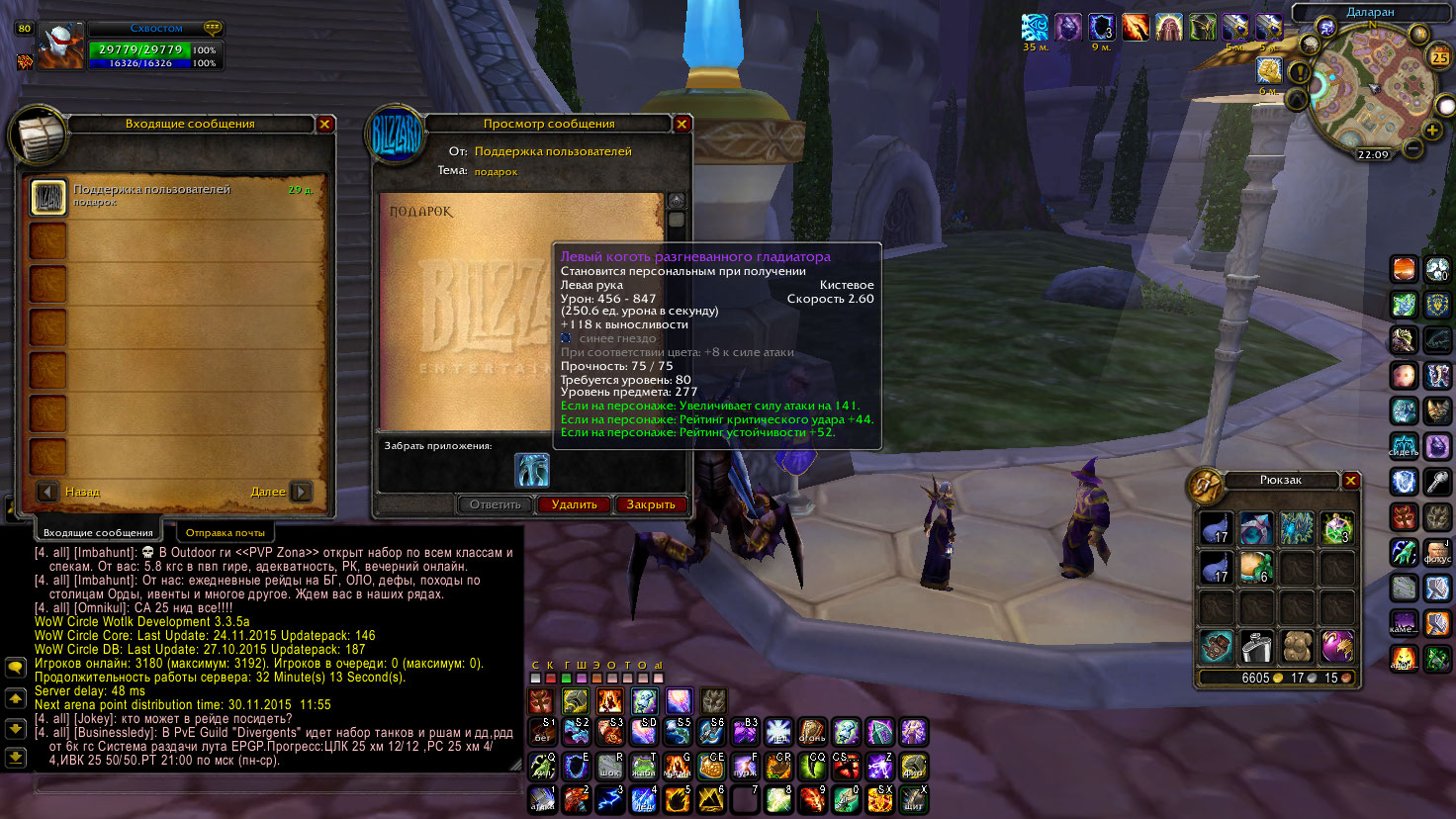Viewport: 1456px width, 819px height.
Task: Close the Рюкзак backpack window
Action: tap(1351, 480)
